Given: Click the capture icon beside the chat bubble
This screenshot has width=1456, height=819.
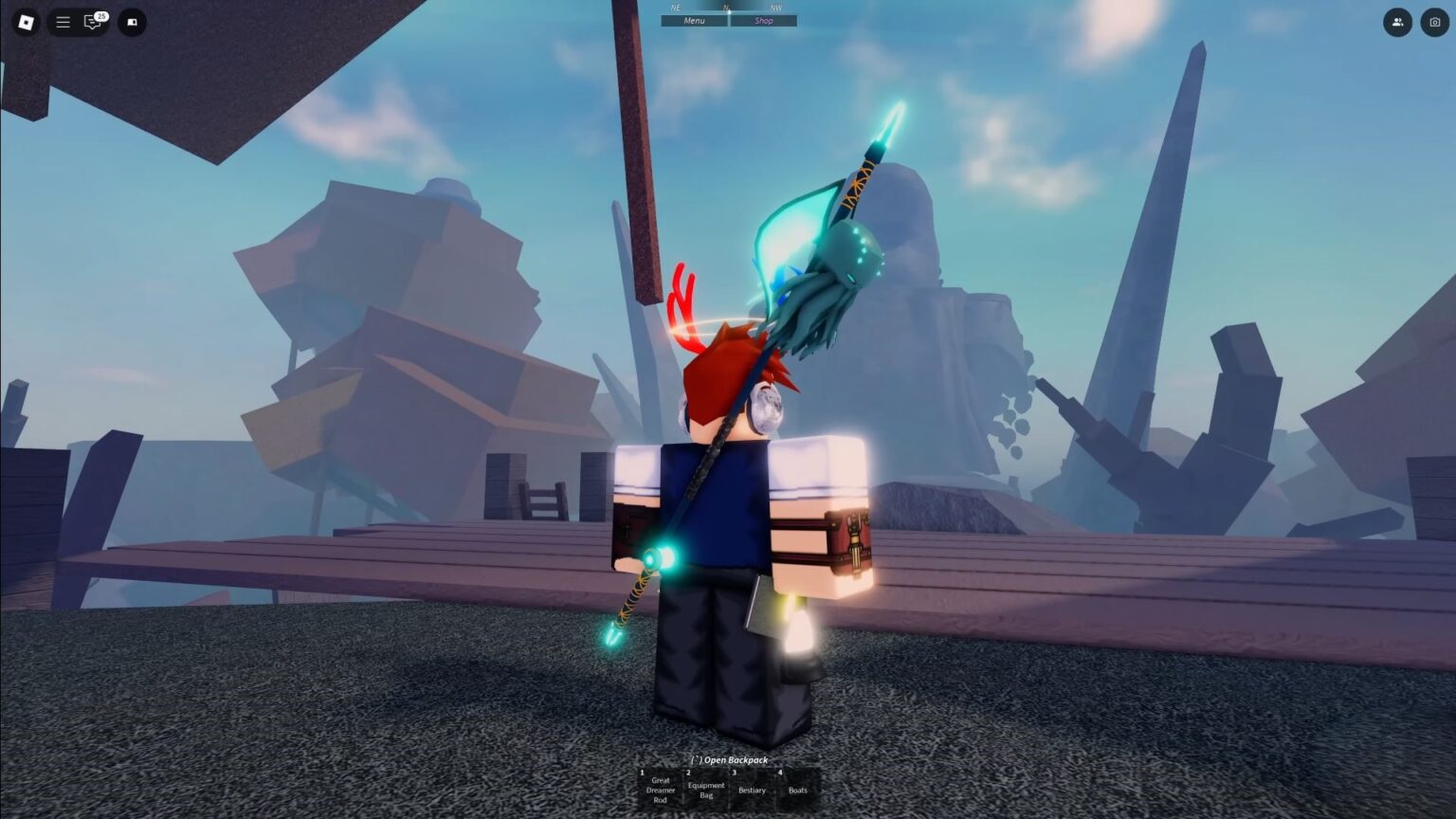Looking at the screenshot, I should pos(132,22).
